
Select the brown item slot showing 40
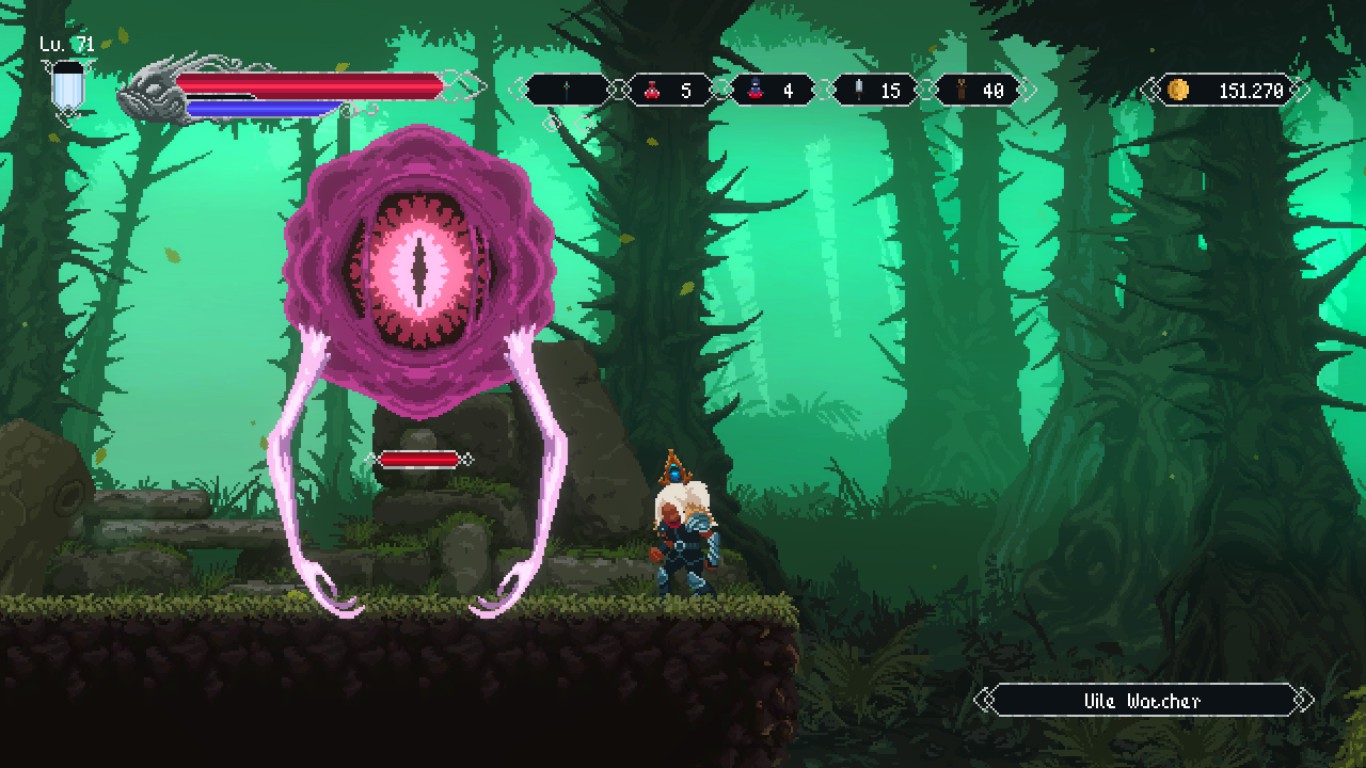977,91
